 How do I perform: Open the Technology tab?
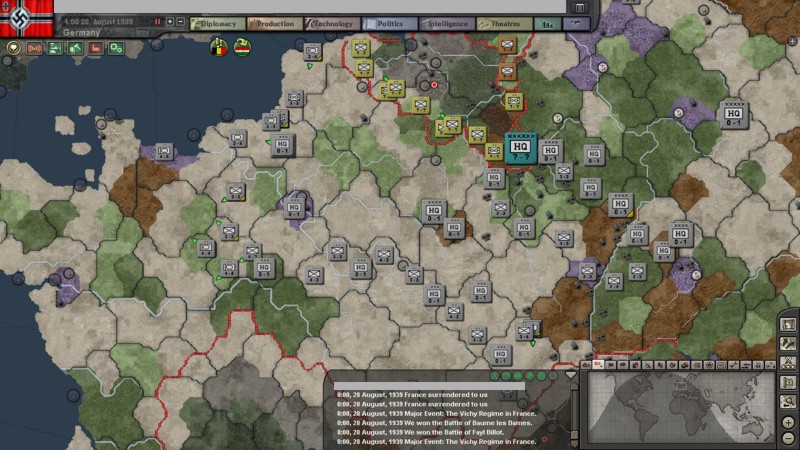[332, 23]
